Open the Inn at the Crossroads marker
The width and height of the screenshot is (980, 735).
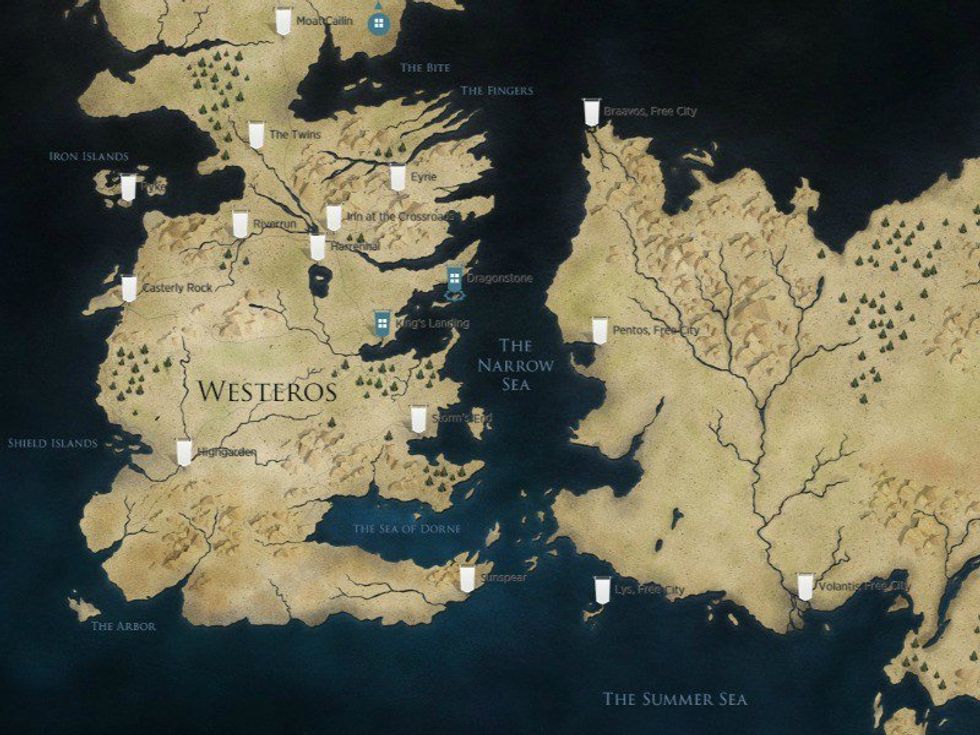coord(333,218)
